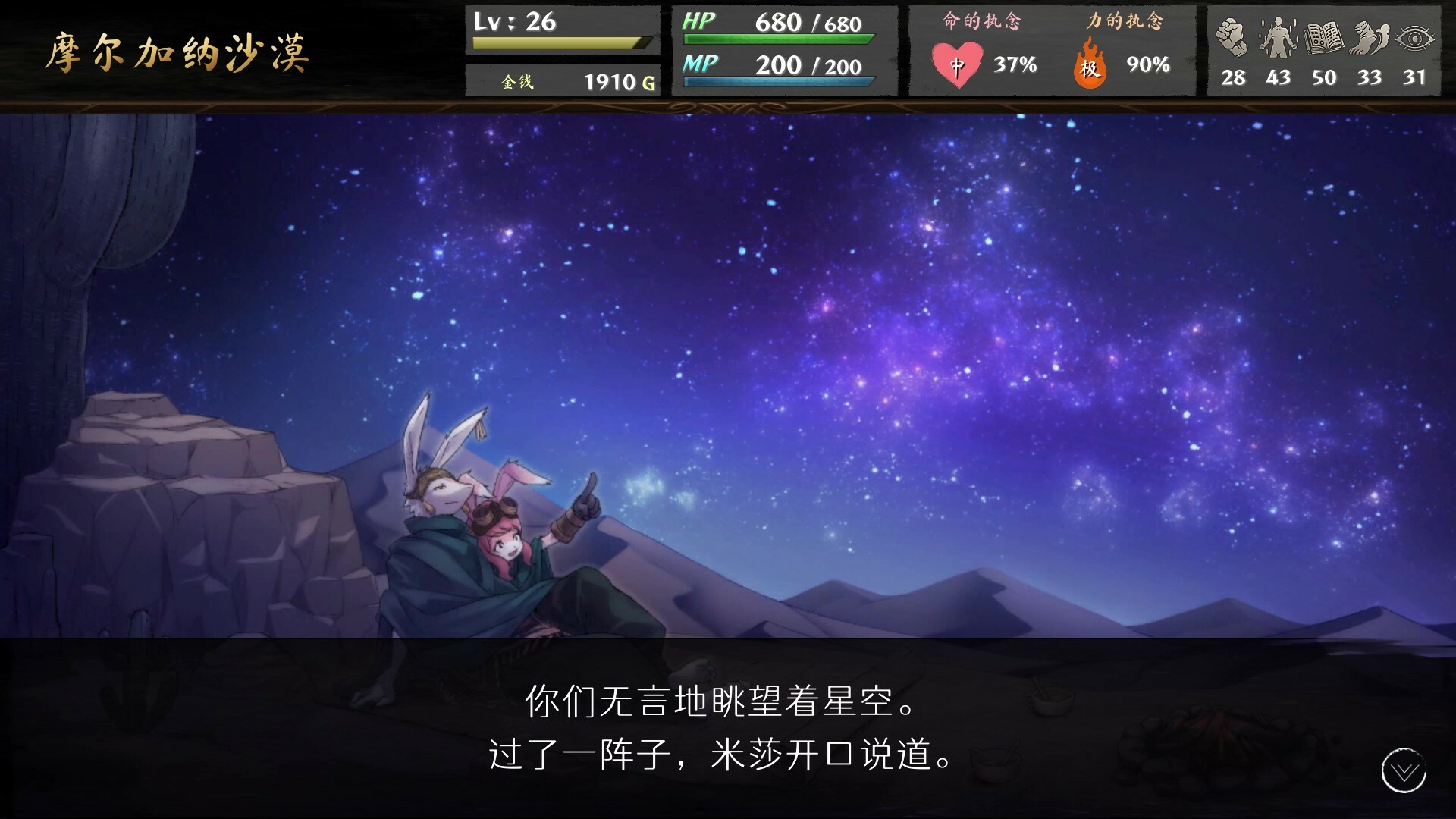Click the HP label icon
This screenshot has width=1456, height=819.
pos(698,23)
